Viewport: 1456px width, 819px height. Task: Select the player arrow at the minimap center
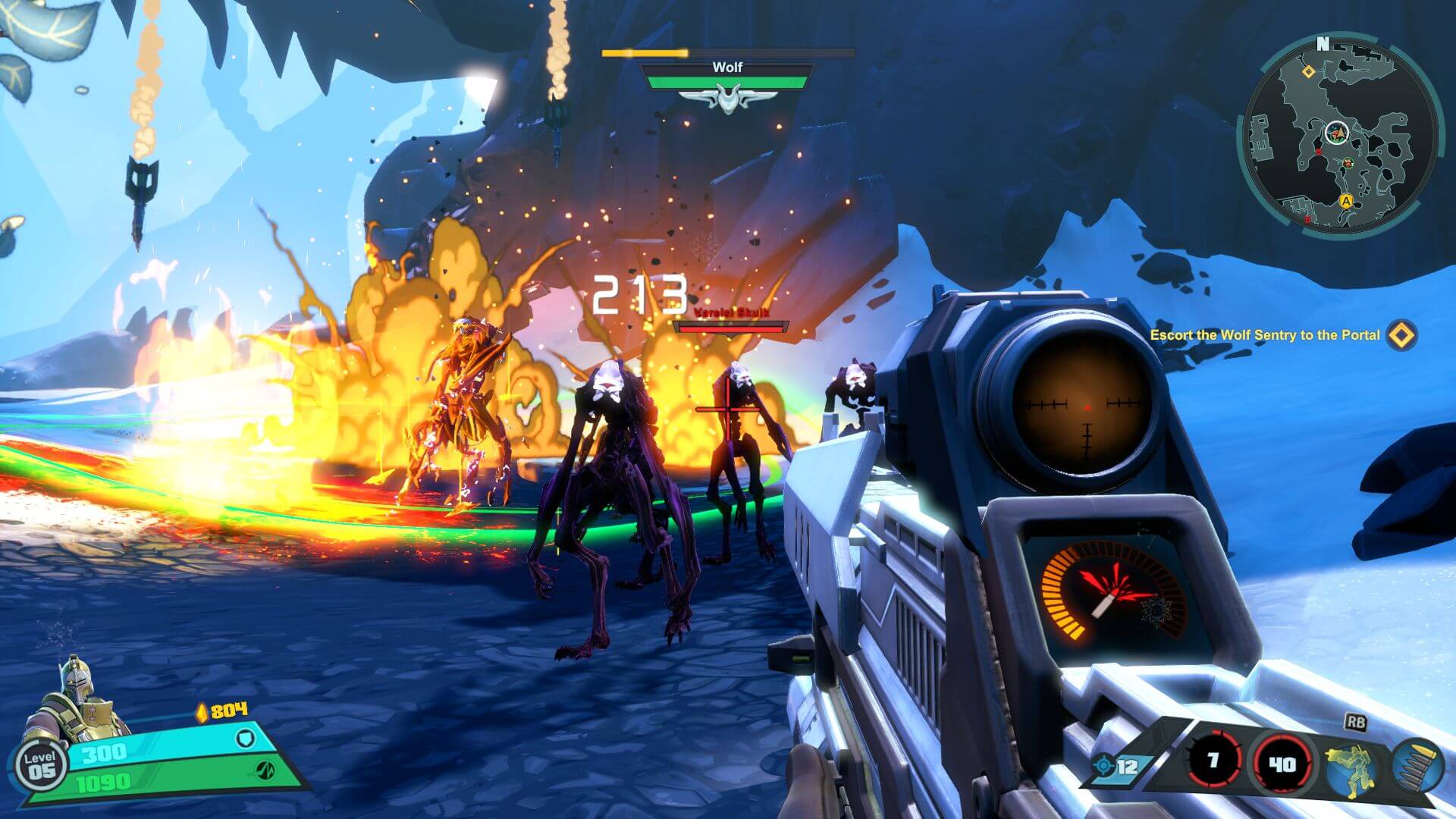(1337, 132)
